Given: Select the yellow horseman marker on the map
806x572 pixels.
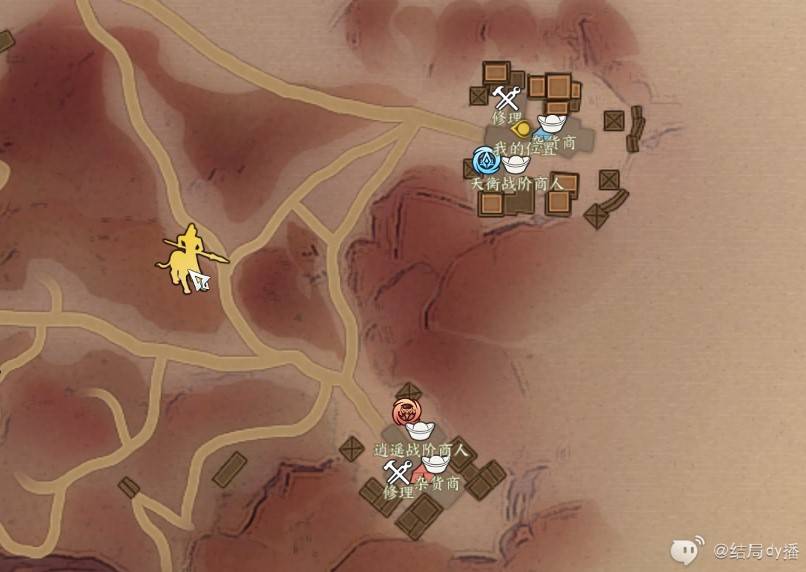Looking at the screenshot, I should (186, 260).
